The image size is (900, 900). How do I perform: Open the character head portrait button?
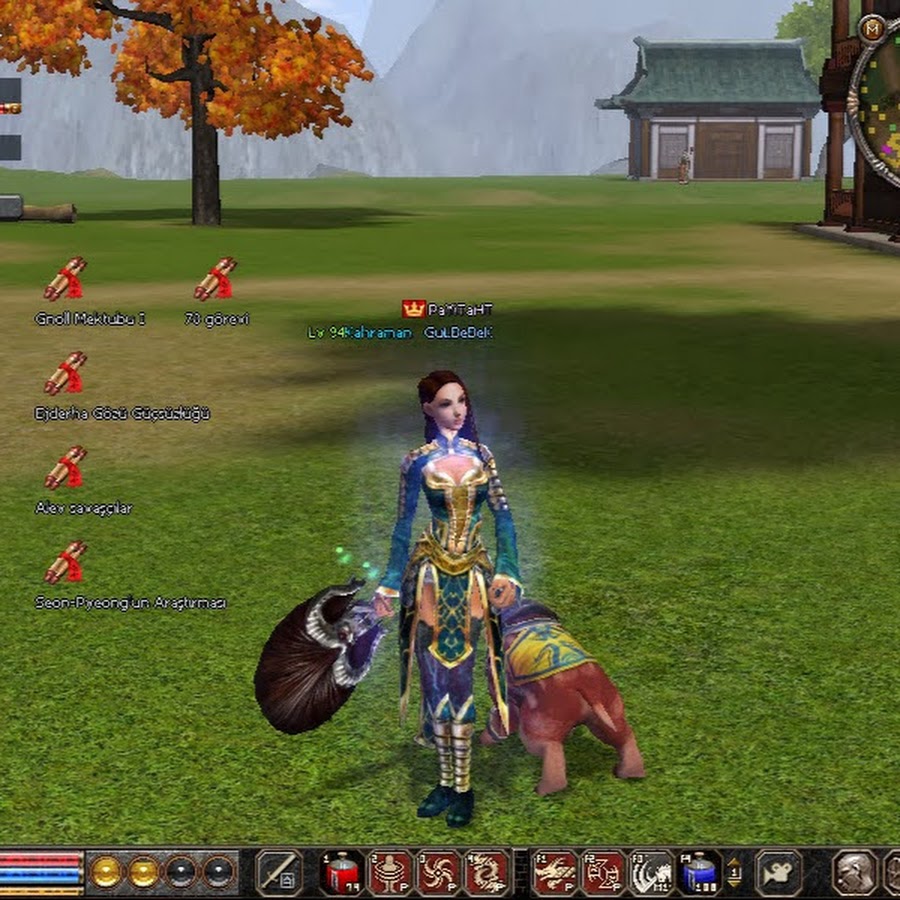pyautogui.click(x=855, y=872)
